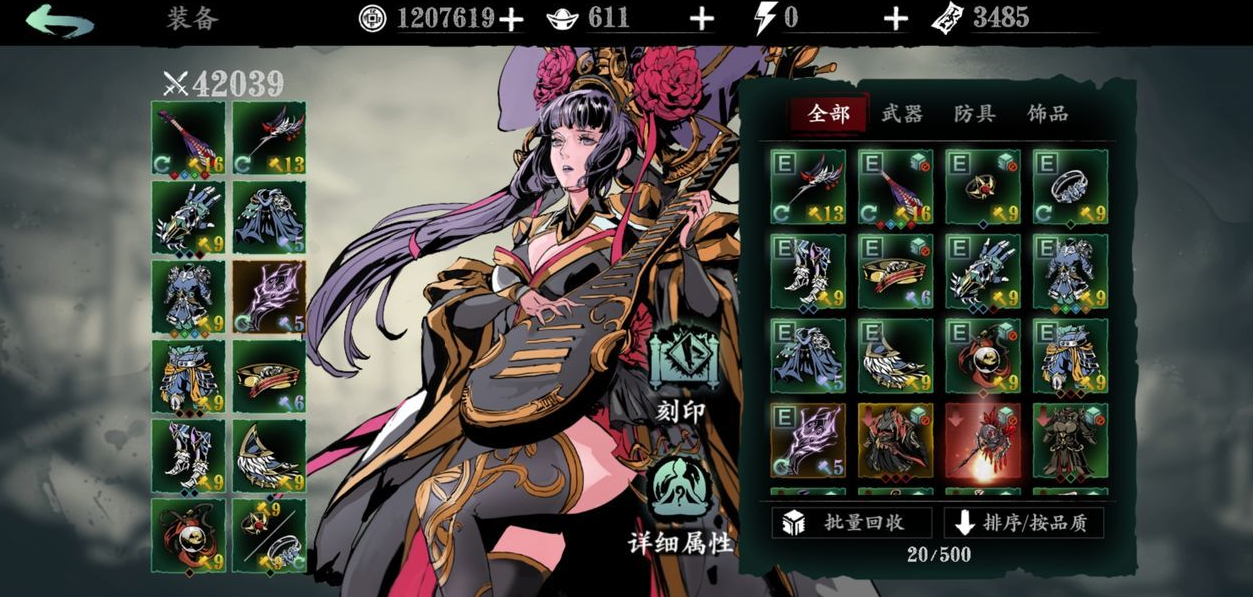Image resolution: width=1253 pixels, height=597 pixels.
Task: Select the equipped pipa weapon slot
Action: tap(188, 138)
